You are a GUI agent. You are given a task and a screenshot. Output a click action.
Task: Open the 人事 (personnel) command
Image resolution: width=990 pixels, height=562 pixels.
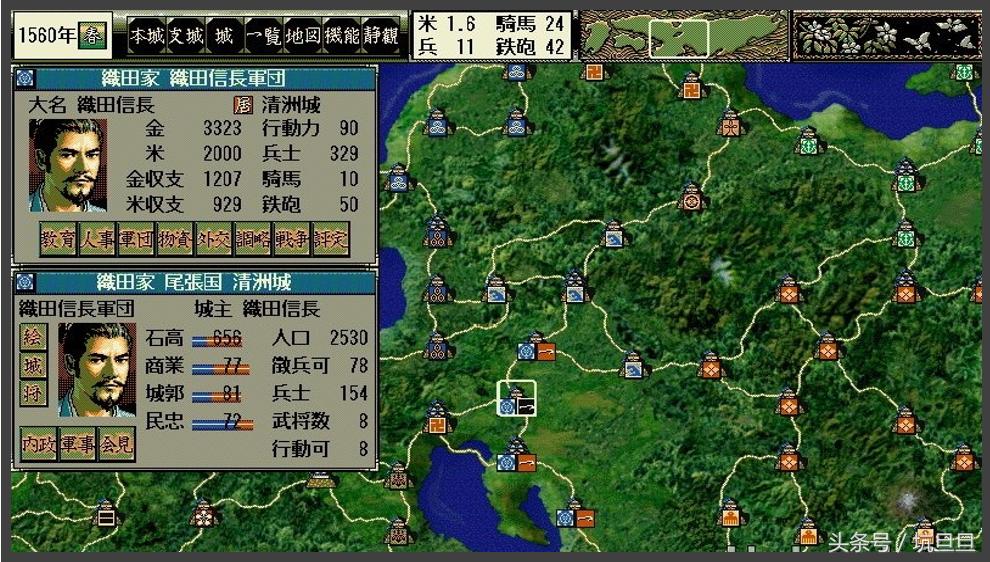click(97, 239)
